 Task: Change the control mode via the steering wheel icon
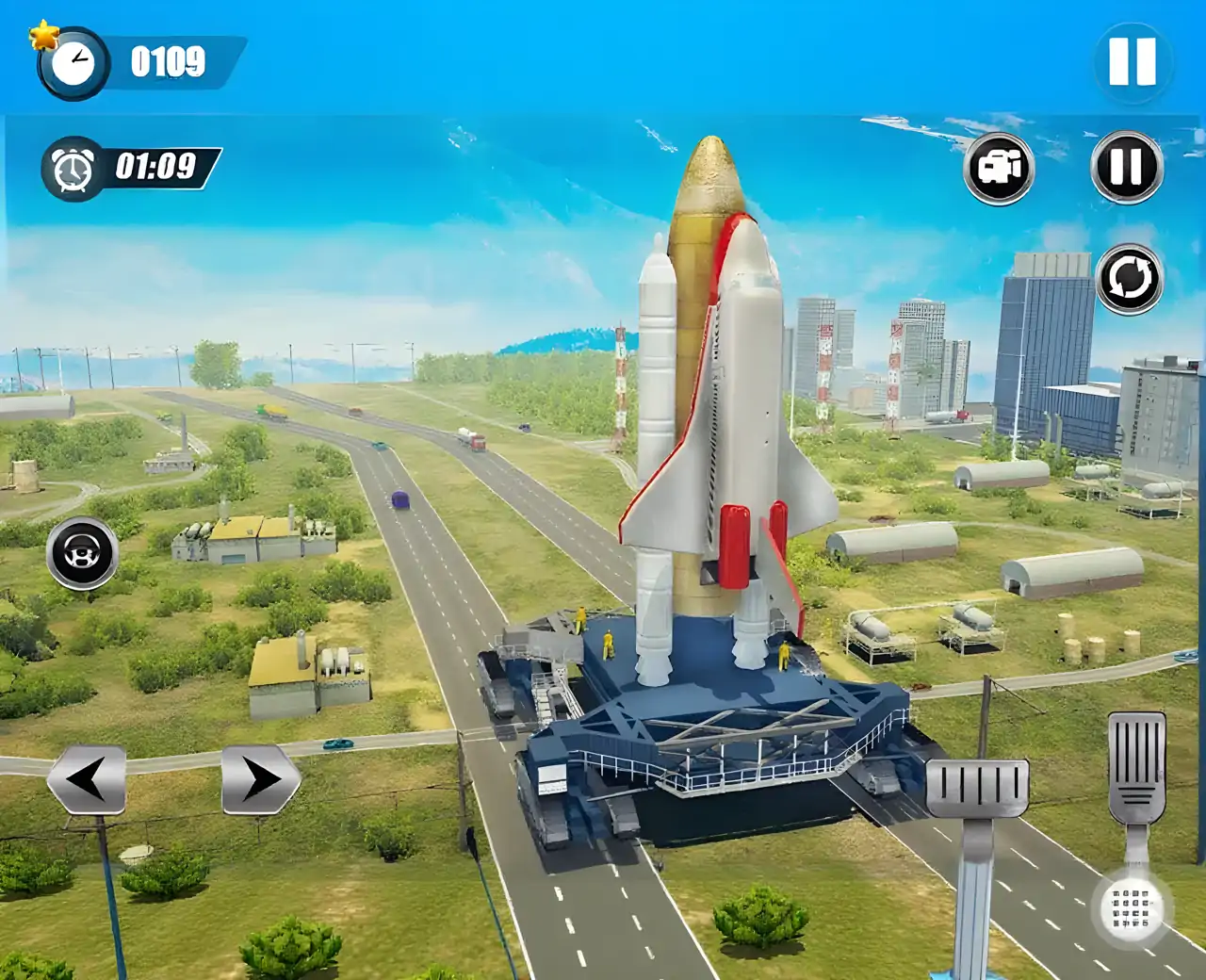tap(82, 553)
